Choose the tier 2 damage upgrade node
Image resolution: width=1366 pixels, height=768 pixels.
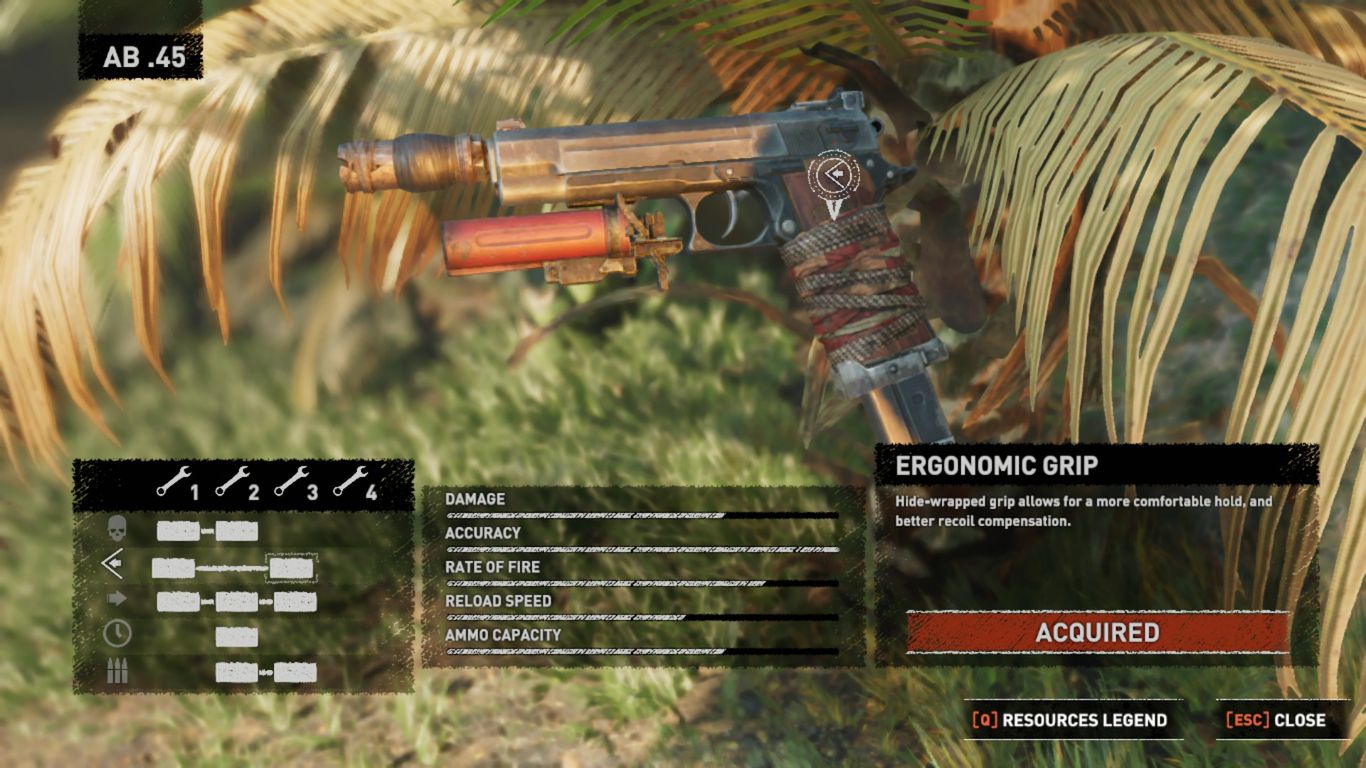click(237, 531)
